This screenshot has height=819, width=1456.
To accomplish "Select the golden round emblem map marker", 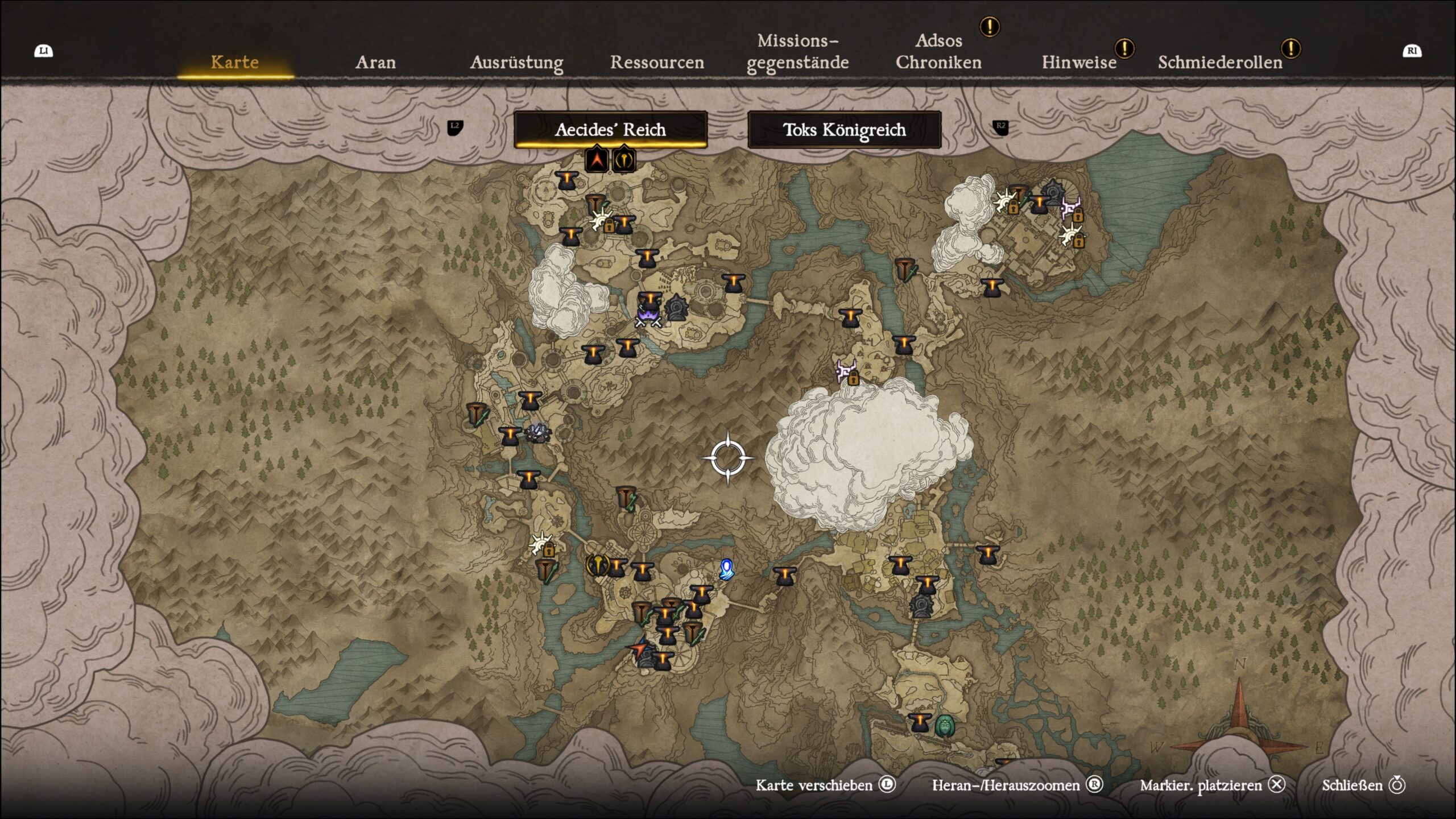I will (x=597, y=565).
